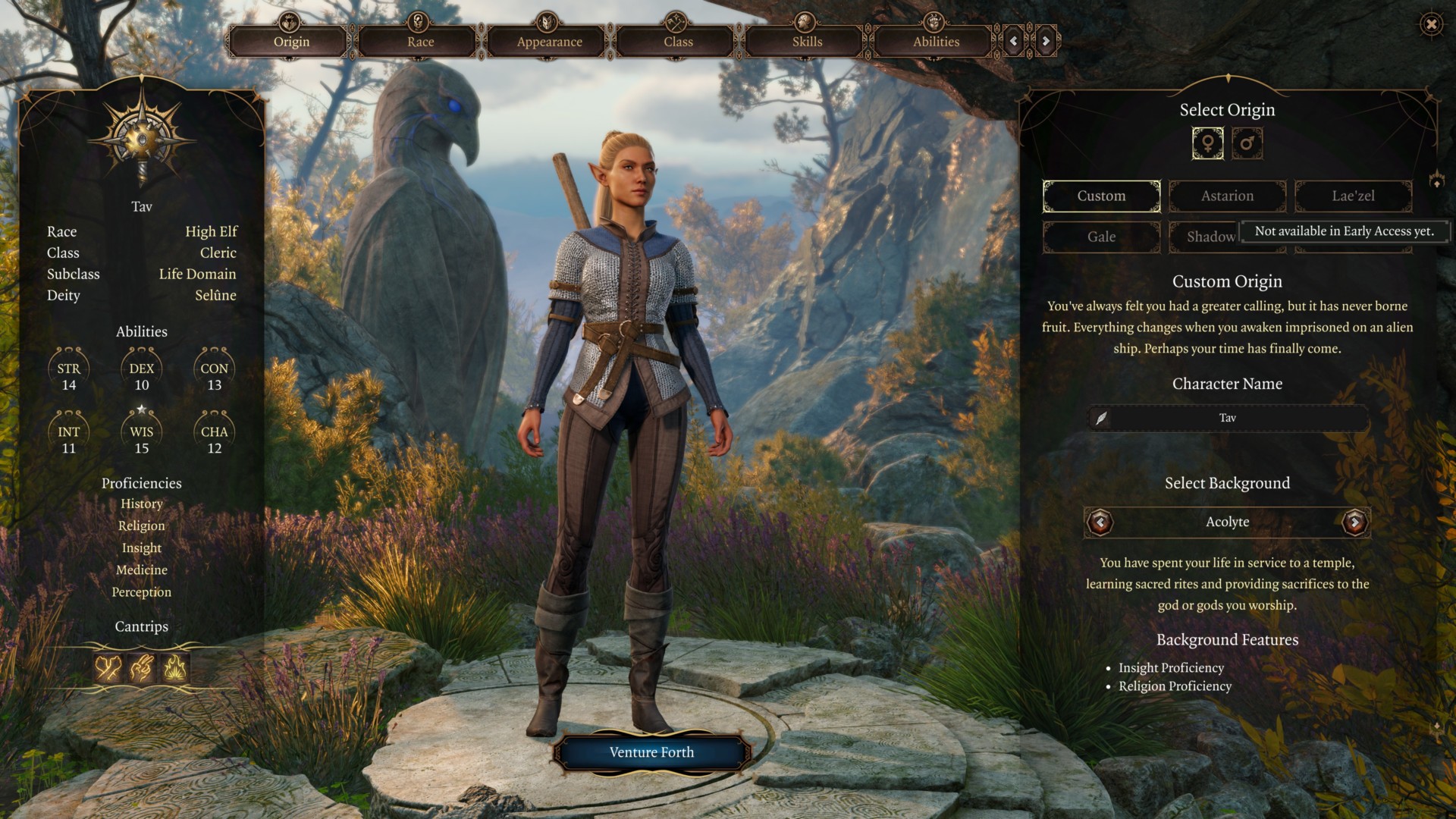Pick the Astarion origin
Viewport: 1456px width, 819px height.
click(x=1227, y=196)
